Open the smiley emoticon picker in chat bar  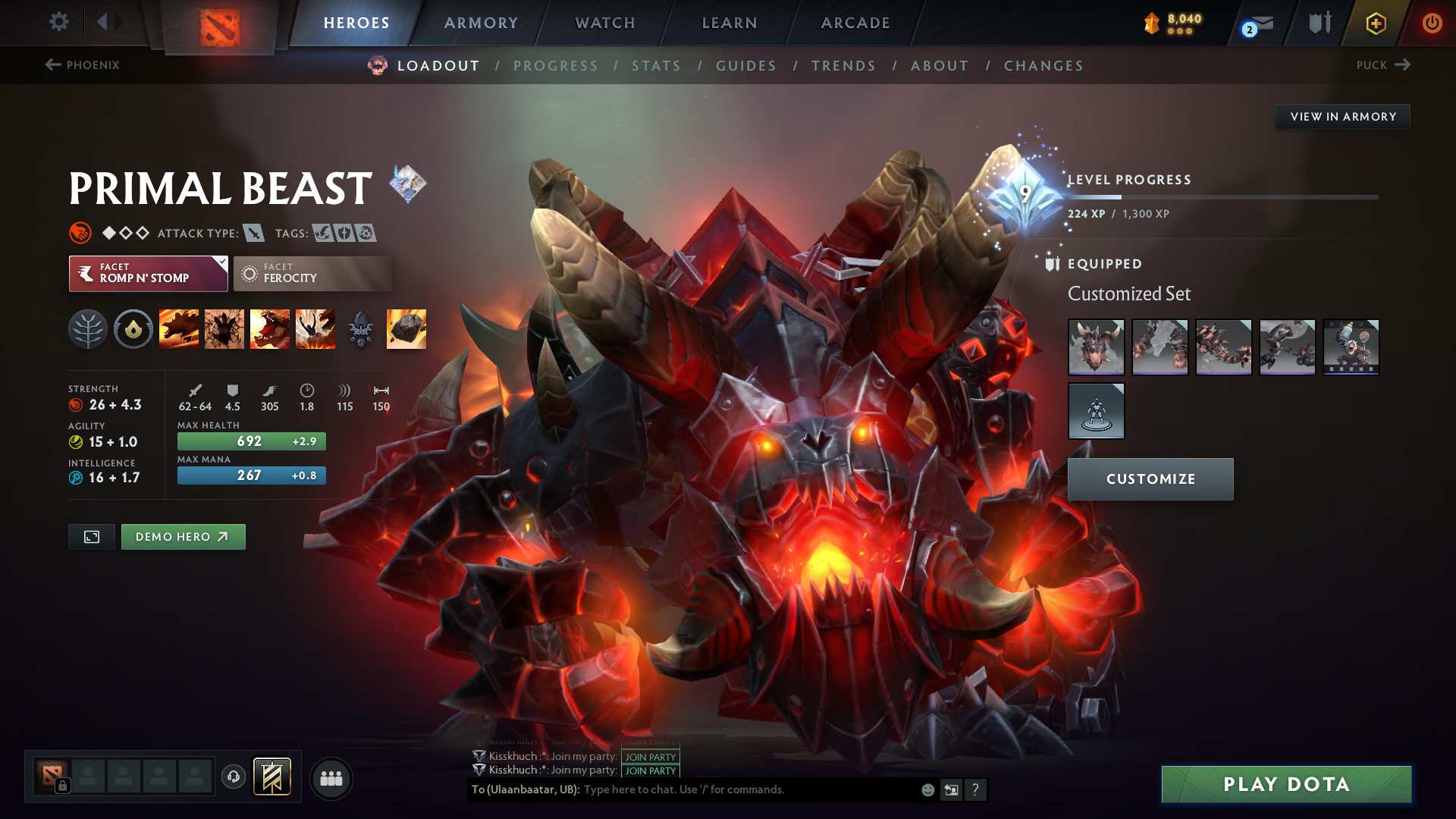tap(927, 789)
